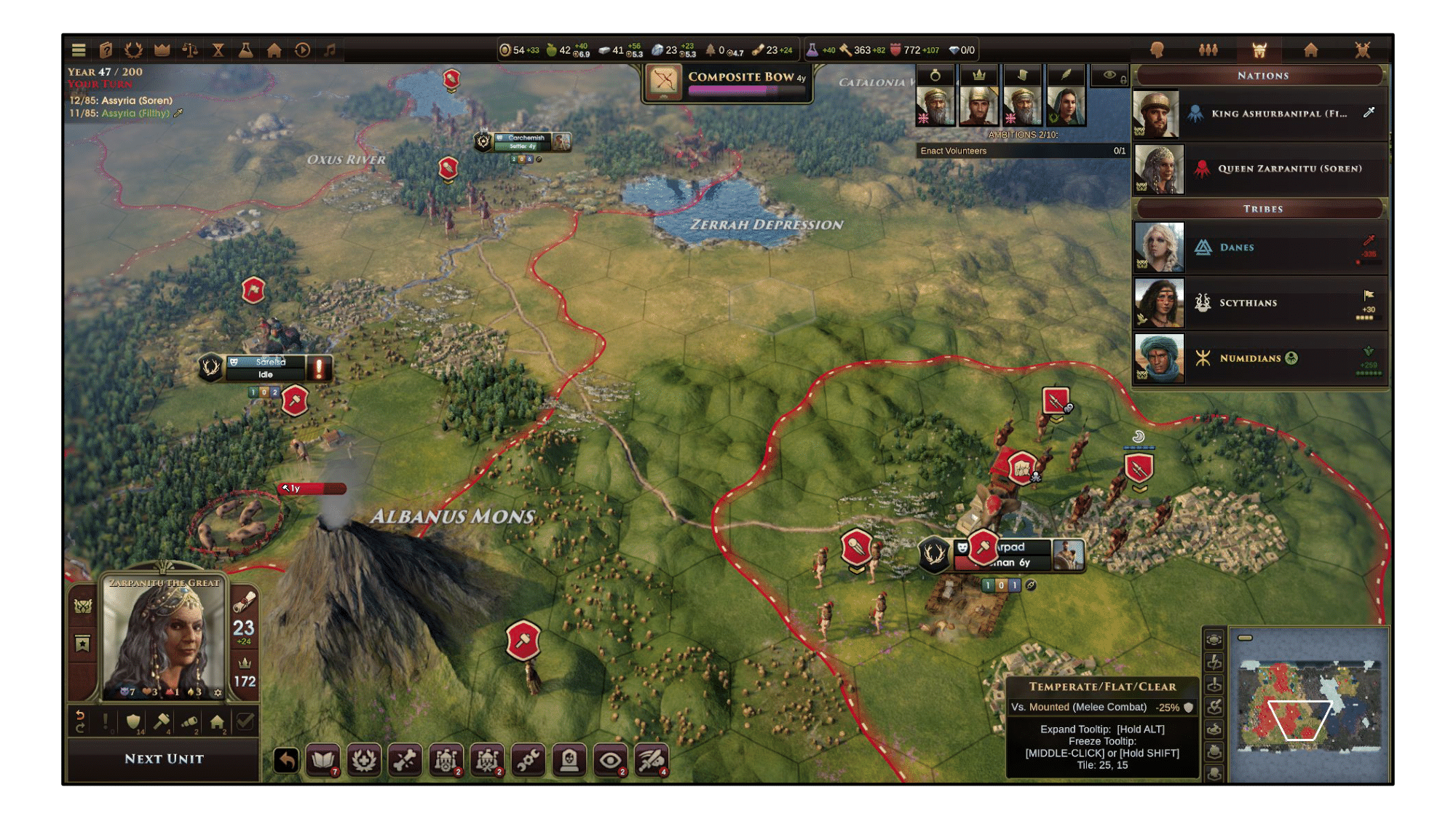The image size is (1456, 819).
Task: Click the undo arrow action button
Action: pyautogui.click(x=287, y=761)
